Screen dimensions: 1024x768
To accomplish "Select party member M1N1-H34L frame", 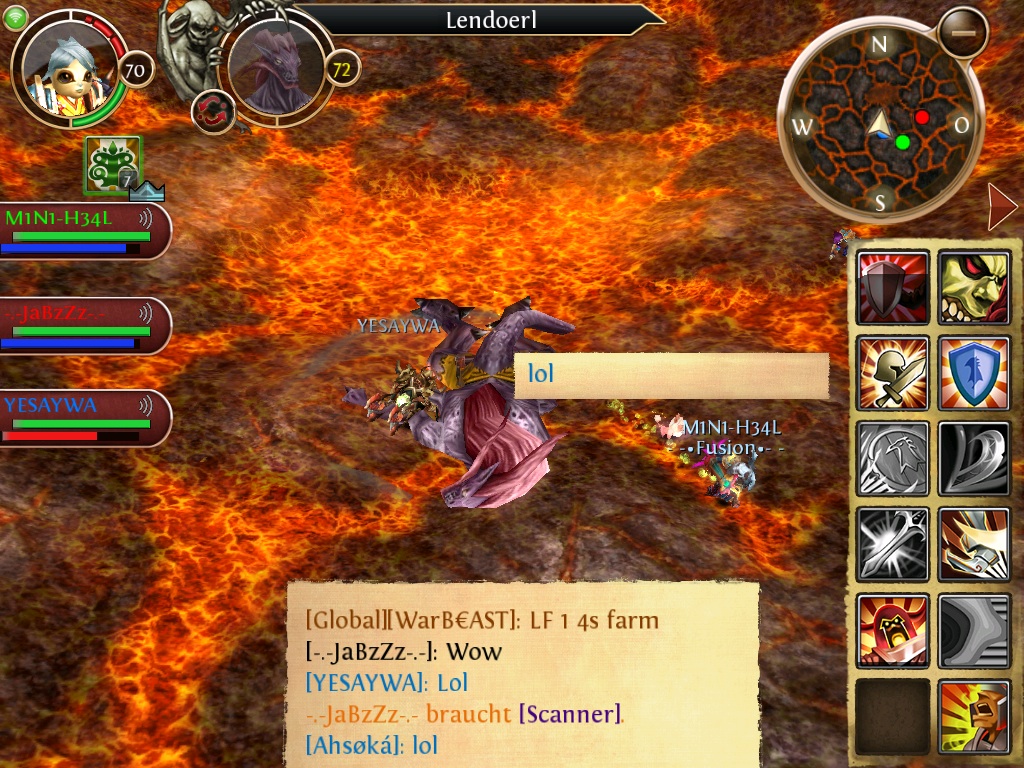I will point(84,231).
